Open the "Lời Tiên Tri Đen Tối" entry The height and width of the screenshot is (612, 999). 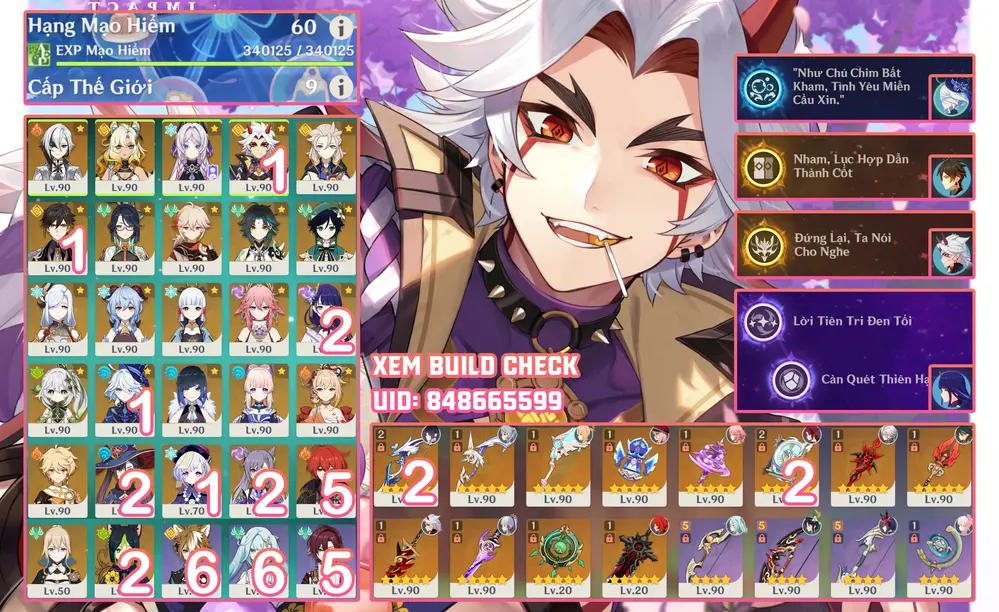(x=853, y=321)
